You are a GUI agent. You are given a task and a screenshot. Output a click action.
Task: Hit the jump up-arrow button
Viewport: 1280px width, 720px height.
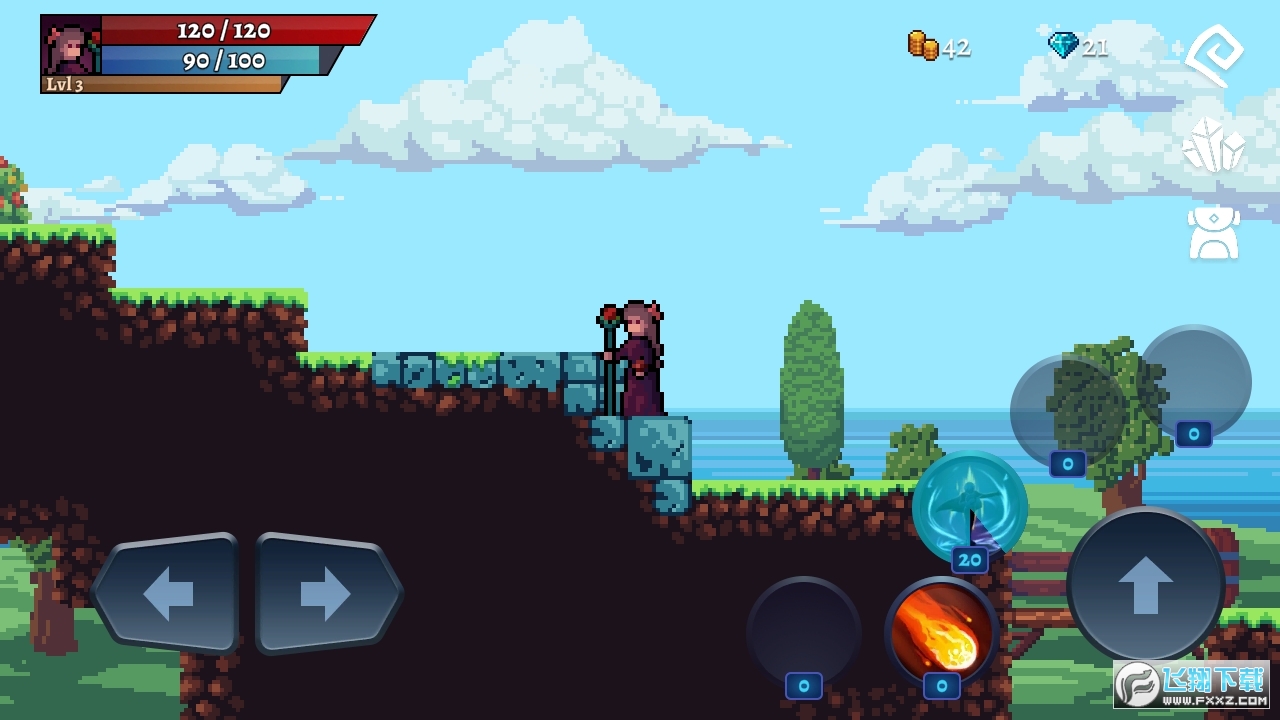(1146, 585)
